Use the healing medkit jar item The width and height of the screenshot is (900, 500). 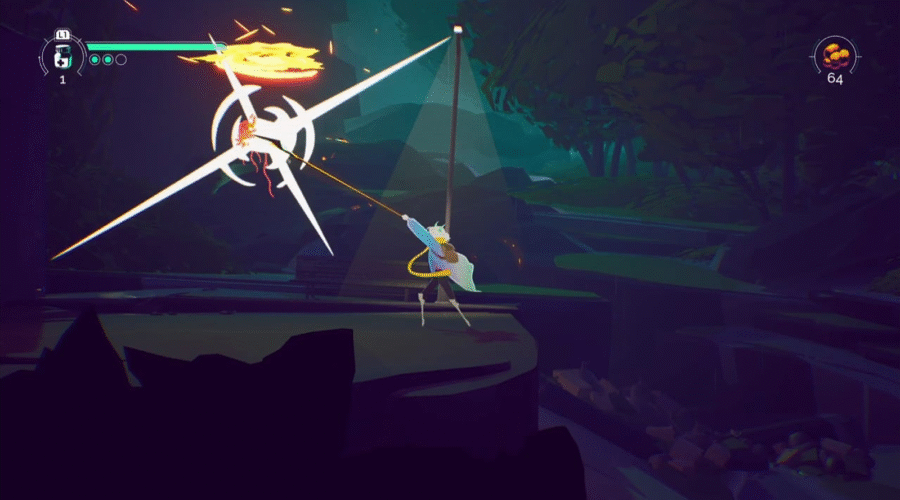tap(62, 56)
